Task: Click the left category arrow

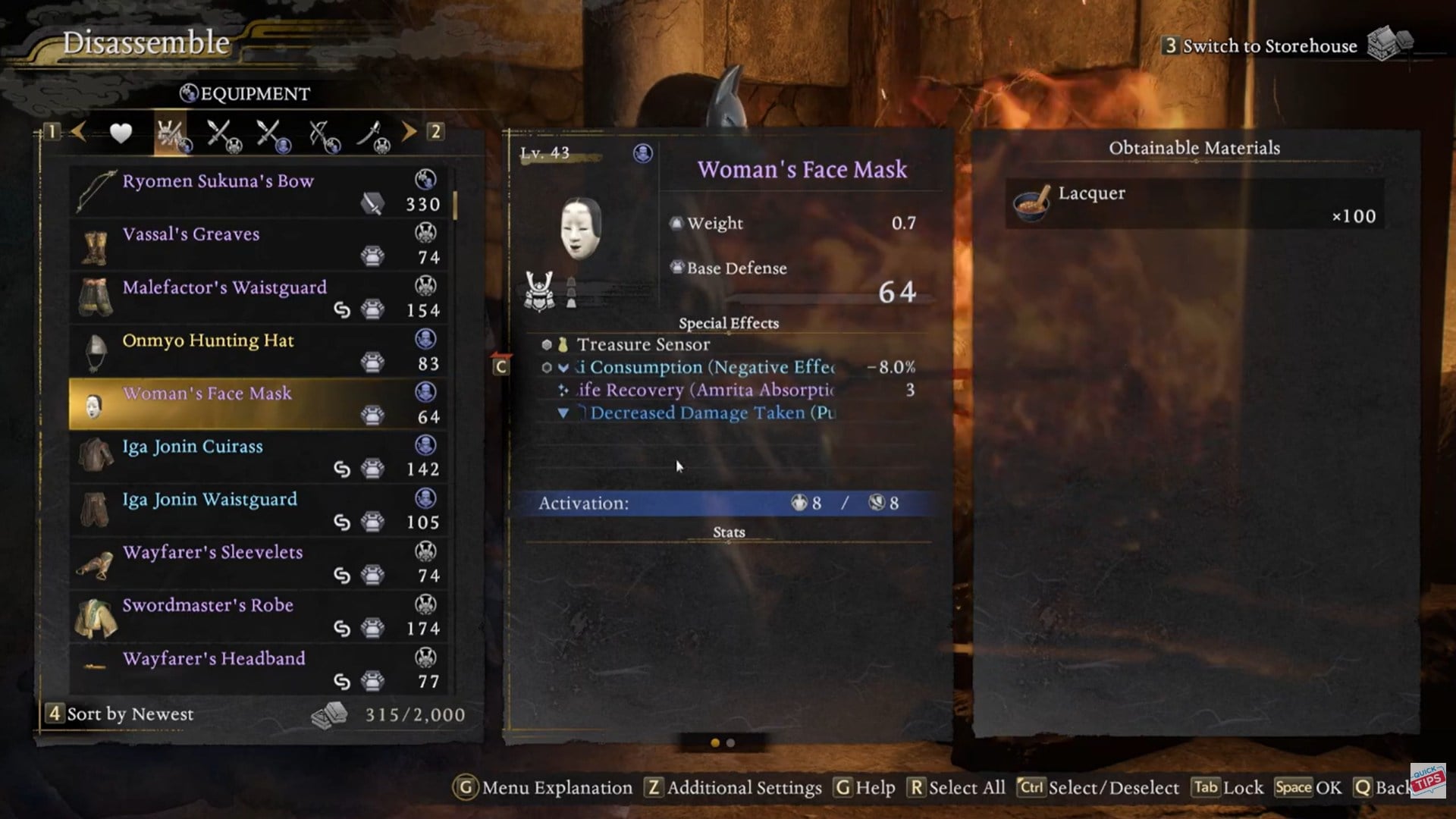Action: pyautogui.click(x=78, y=132)
